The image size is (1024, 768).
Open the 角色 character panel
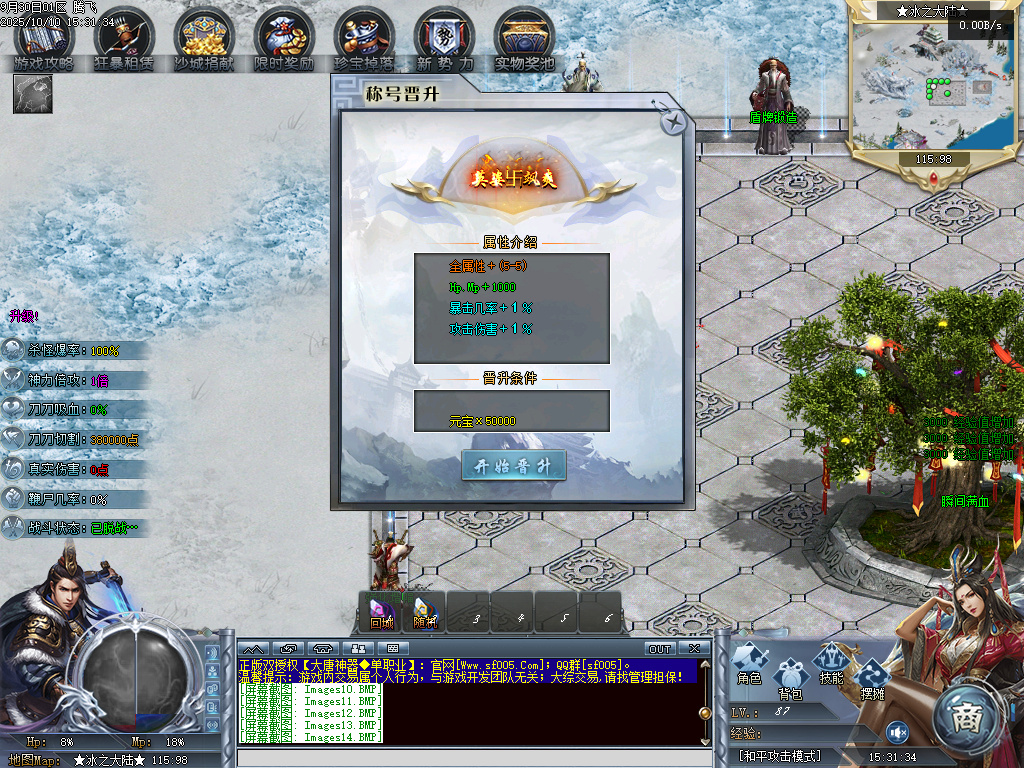coord(750,663)
